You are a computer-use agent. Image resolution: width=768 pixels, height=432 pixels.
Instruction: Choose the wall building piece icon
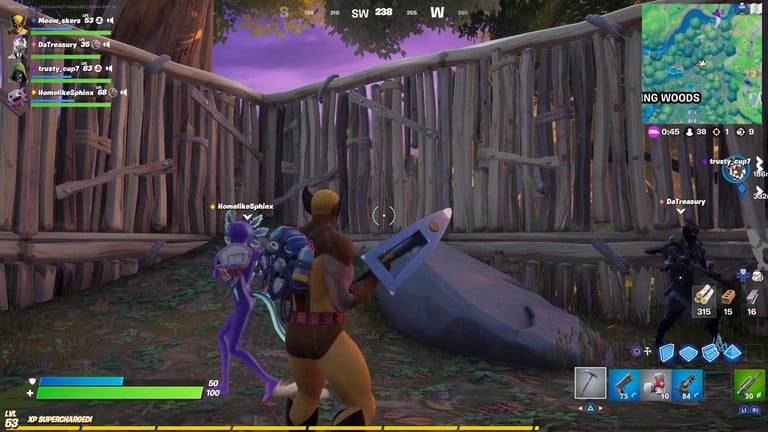click(666, 352)
